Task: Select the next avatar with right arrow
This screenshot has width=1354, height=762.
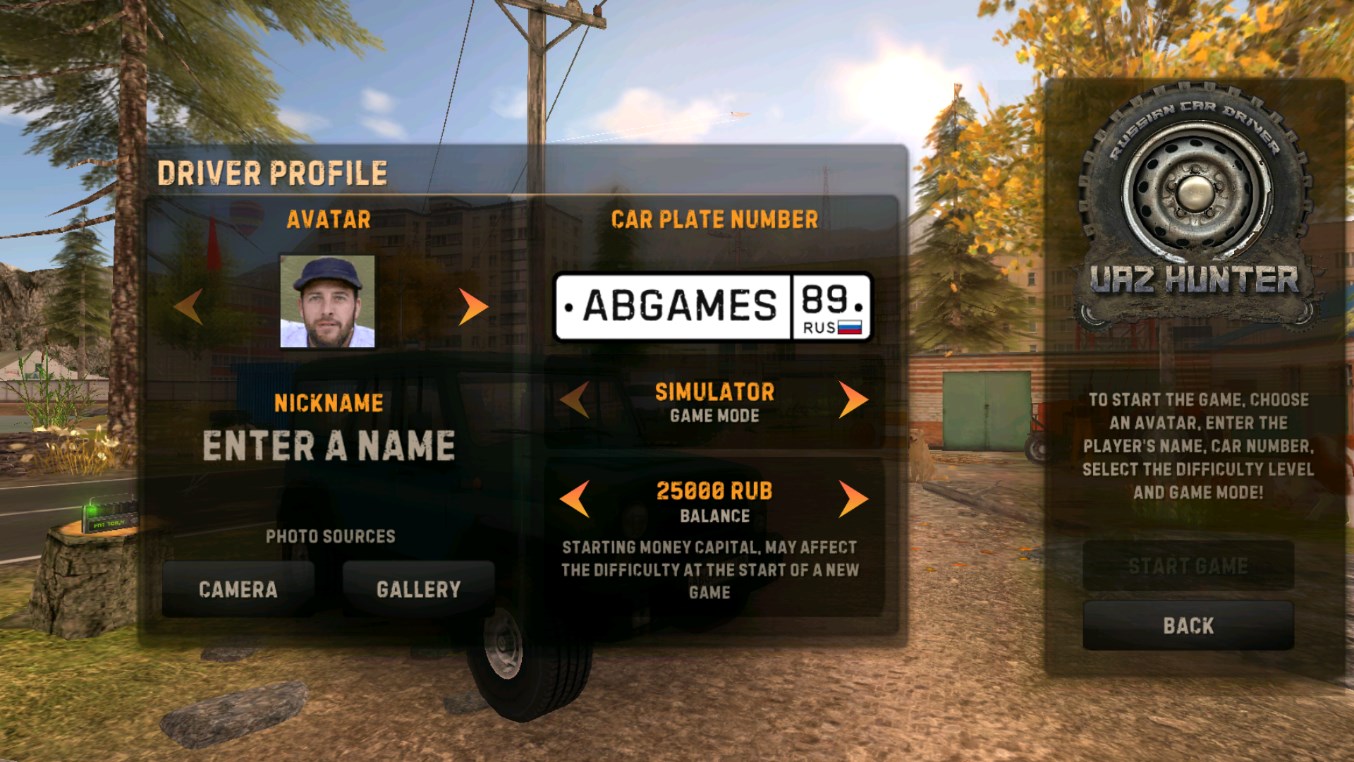Action: tap(472, 306)
